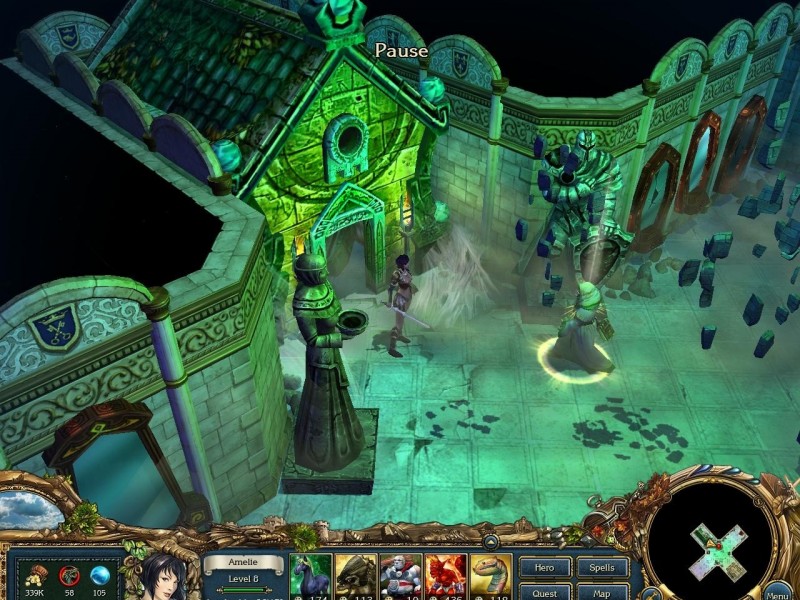Image resolution: width=800 pixels, height=600 pixels.
Task: Open the Quest log
Action: [545, 591]
